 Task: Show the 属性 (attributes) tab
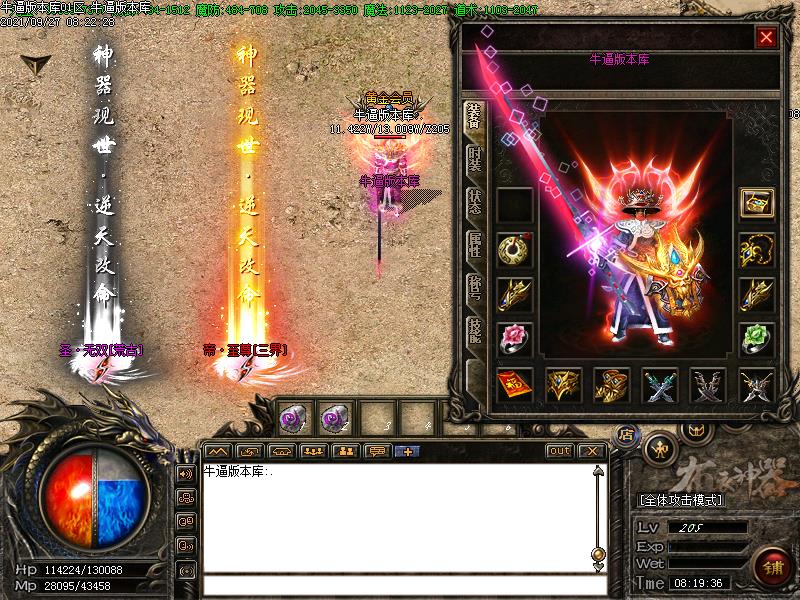coord(476,246)
